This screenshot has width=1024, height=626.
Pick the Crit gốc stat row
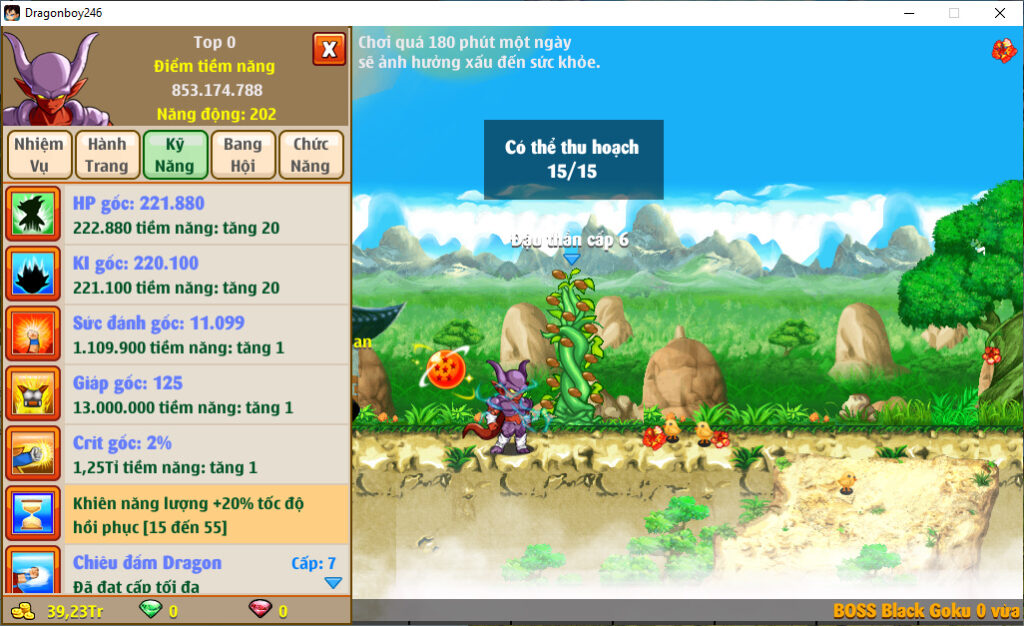pos(176,455)
